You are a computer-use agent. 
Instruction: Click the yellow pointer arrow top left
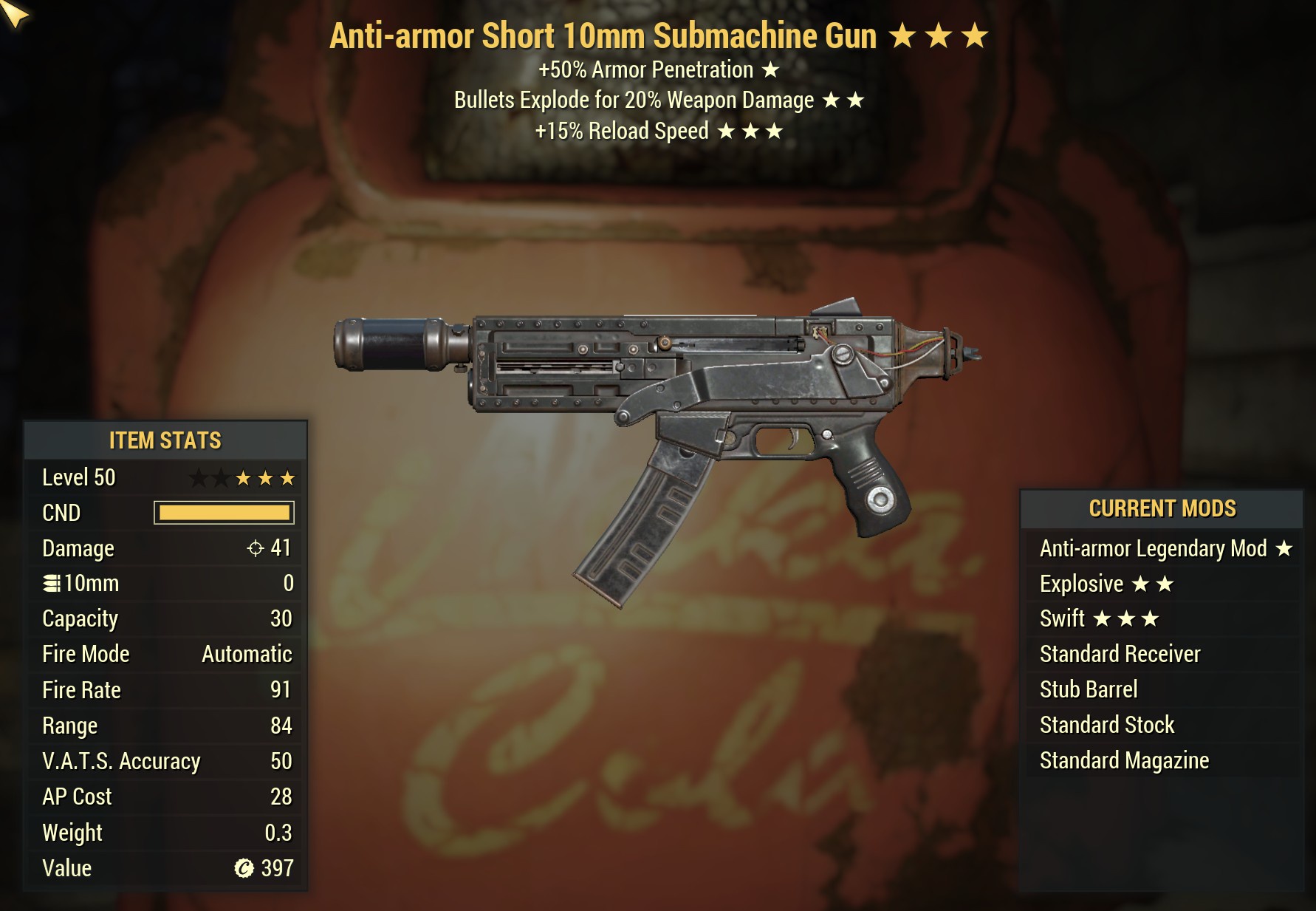tap(16, 15)
